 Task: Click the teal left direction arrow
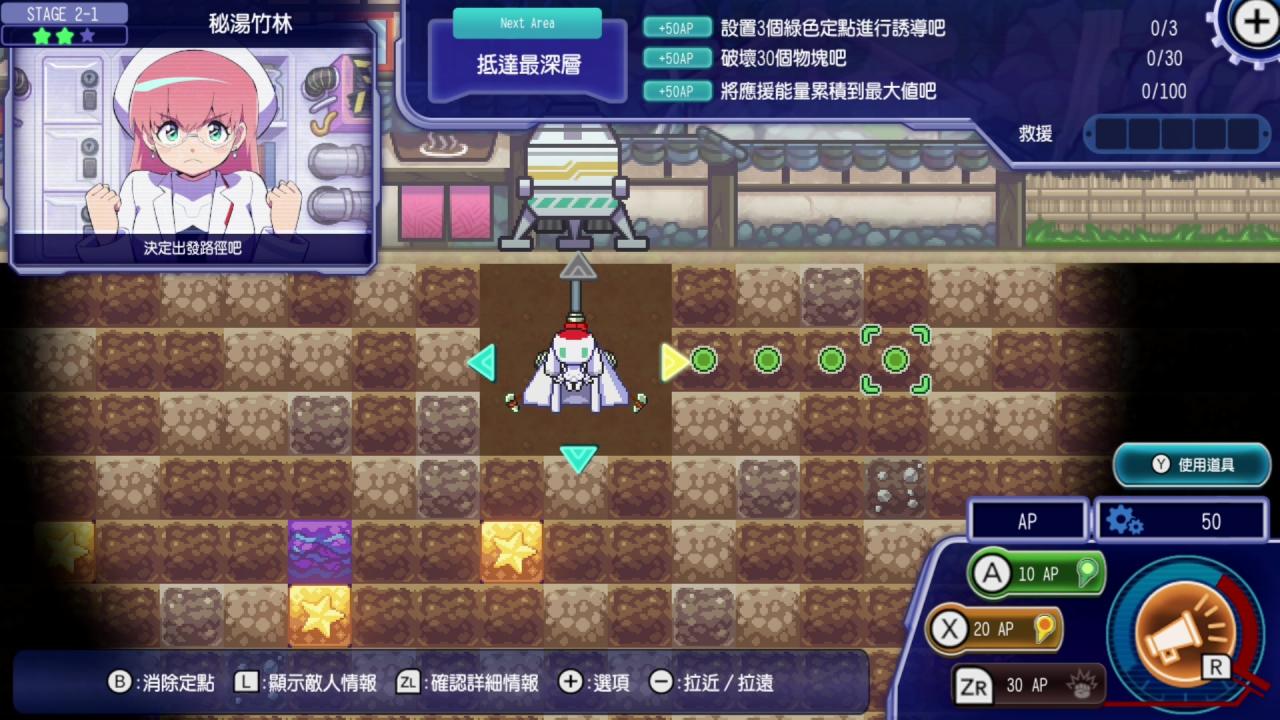tap(482, 362)
